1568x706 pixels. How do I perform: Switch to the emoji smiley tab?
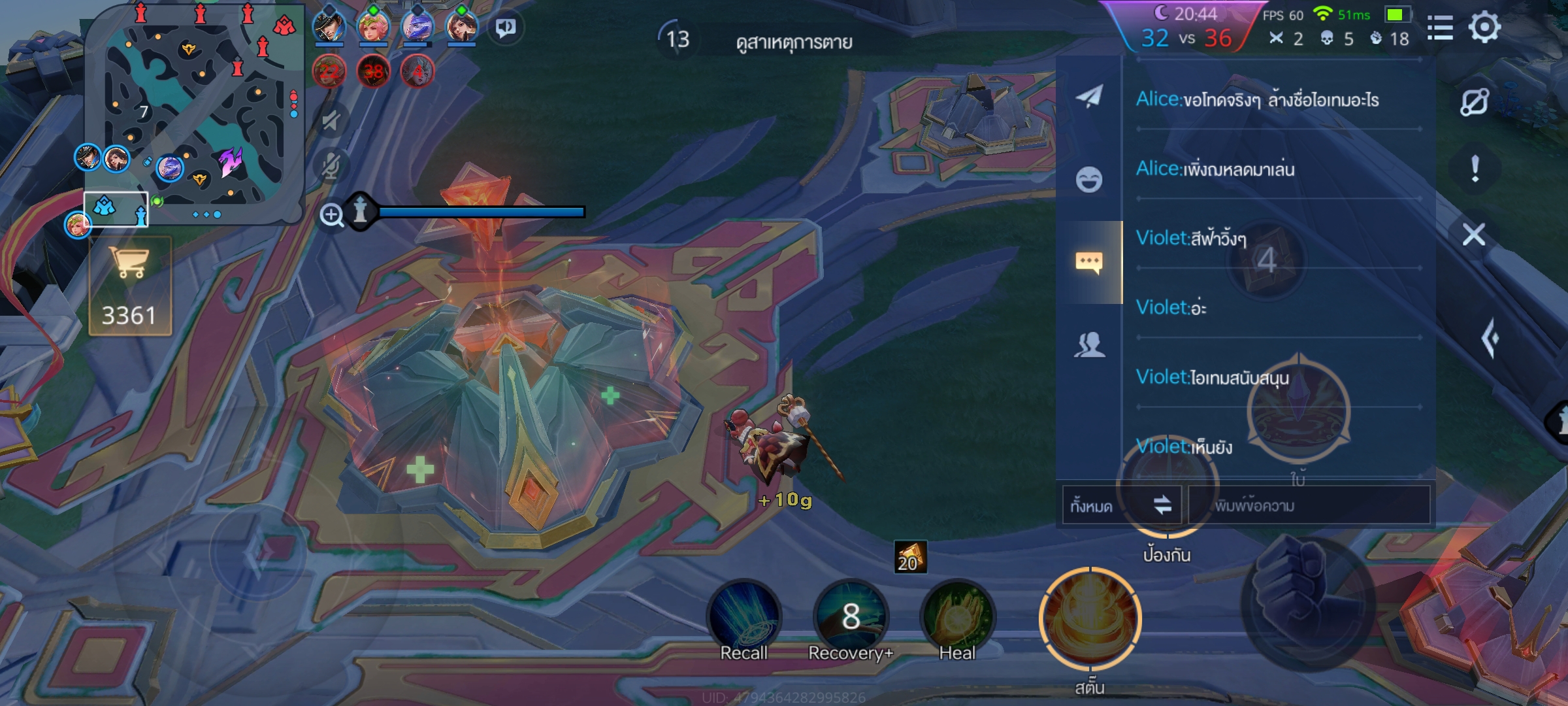(1089, 180)
